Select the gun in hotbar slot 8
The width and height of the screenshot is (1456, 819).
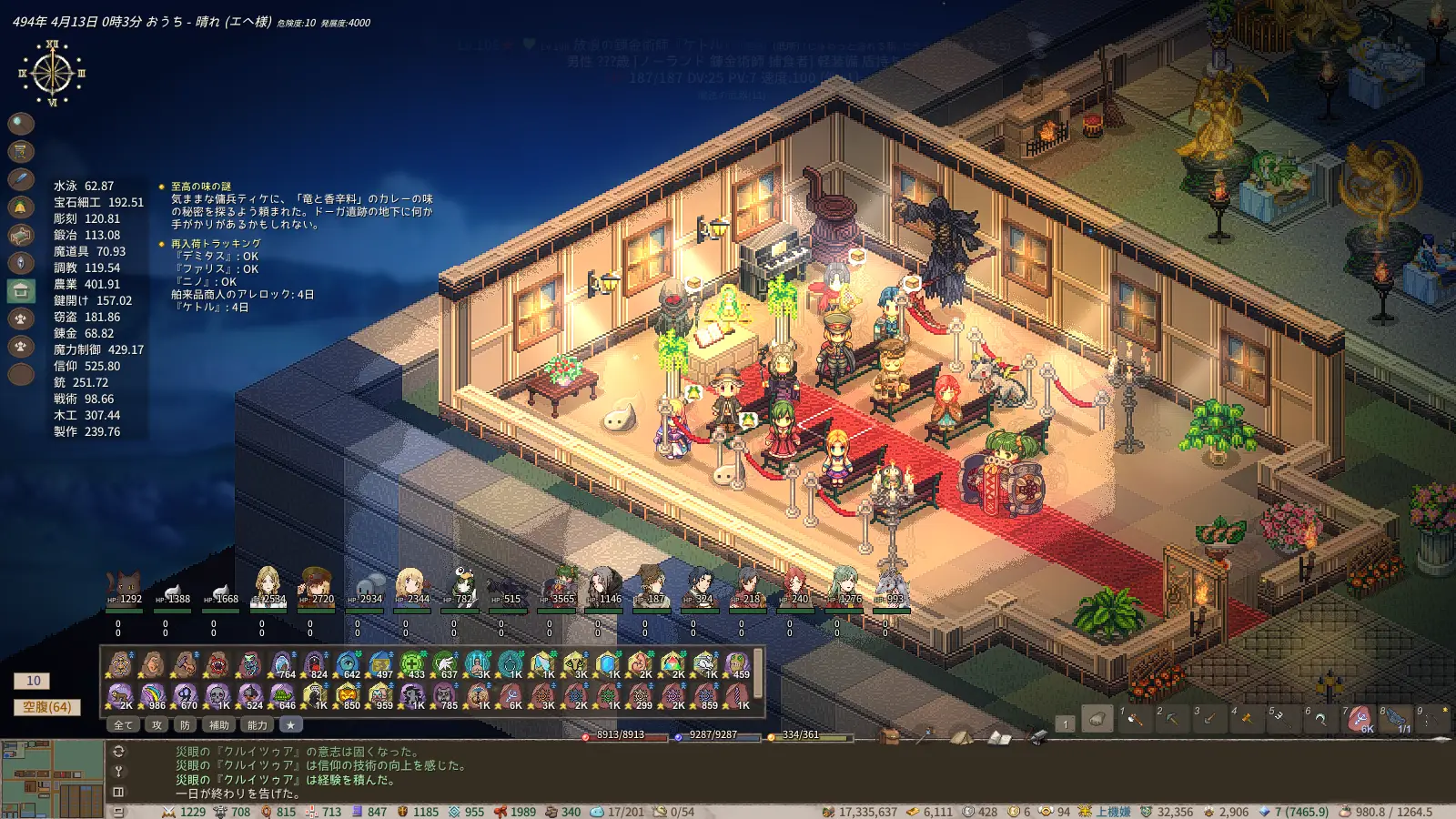(1396, 719)
